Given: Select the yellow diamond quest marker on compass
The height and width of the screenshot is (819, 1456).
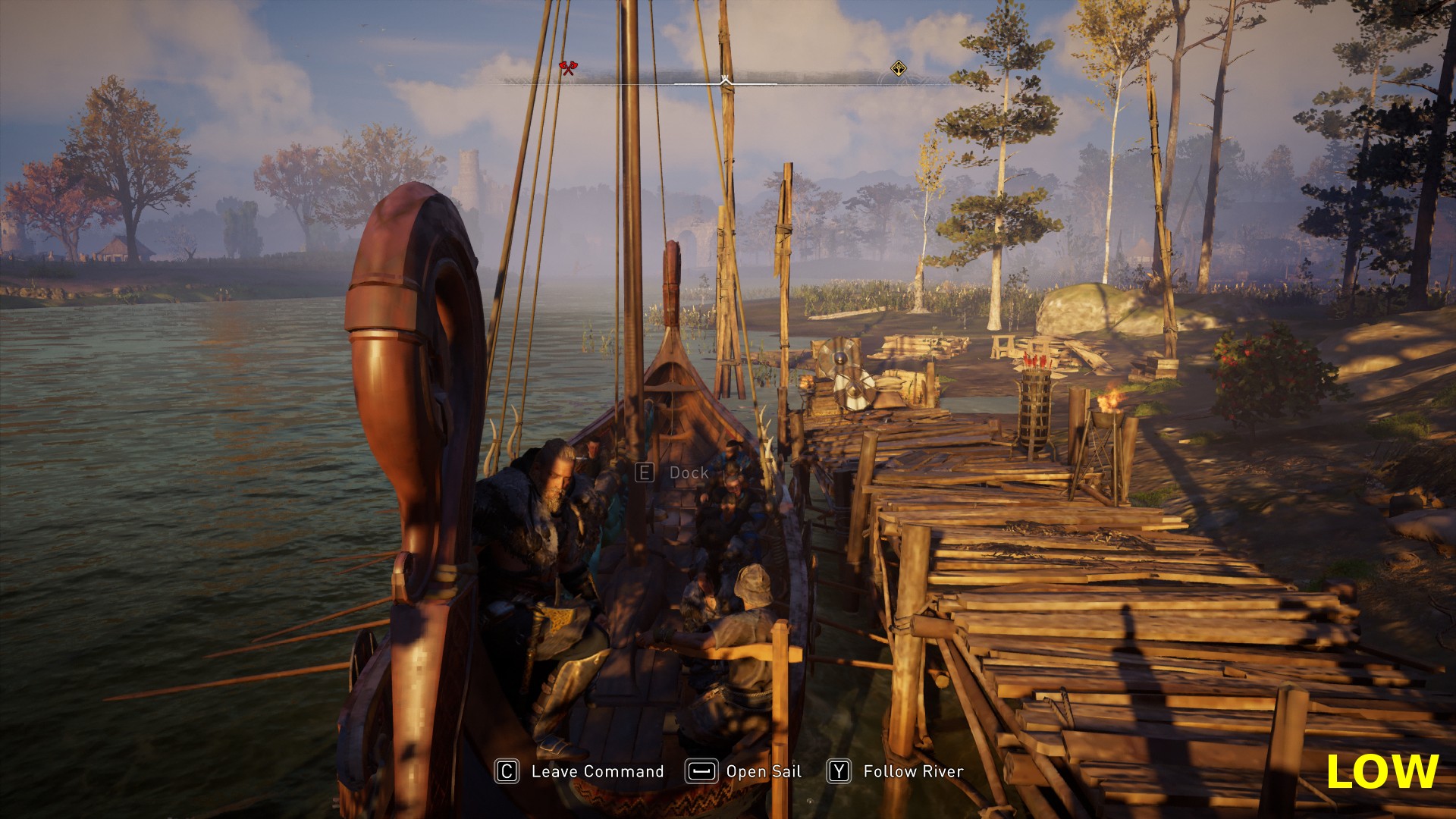Looking at the screenshot, I should [x=898, y=69].
